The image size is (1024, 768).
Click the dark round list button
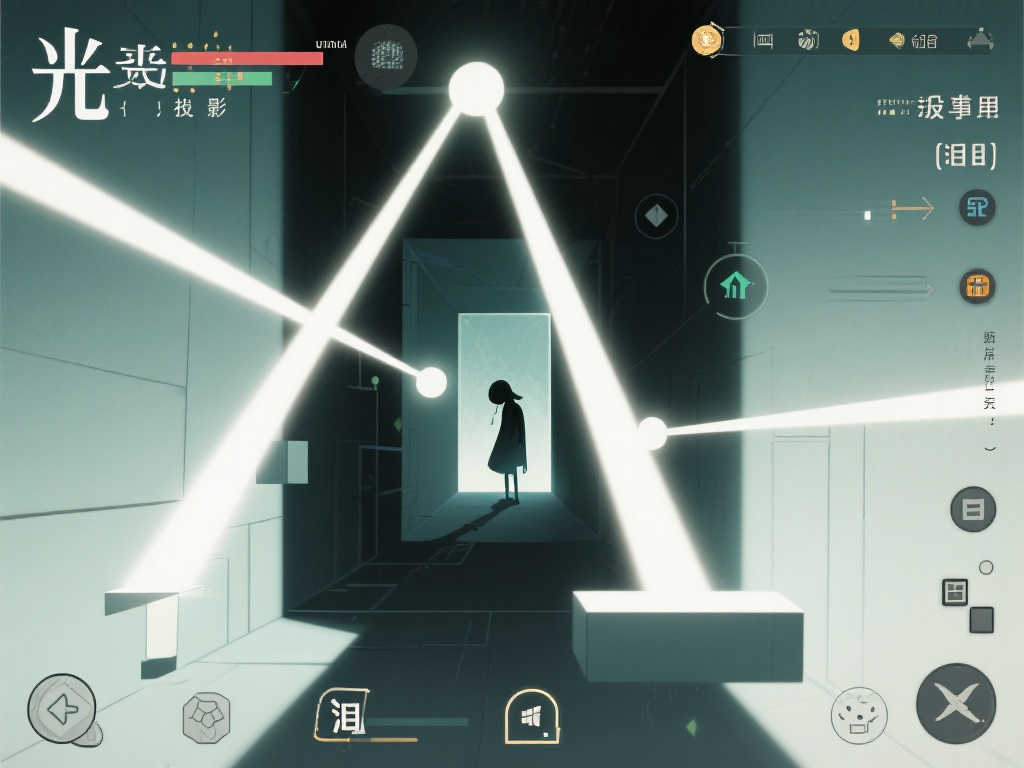coord(972,509)
